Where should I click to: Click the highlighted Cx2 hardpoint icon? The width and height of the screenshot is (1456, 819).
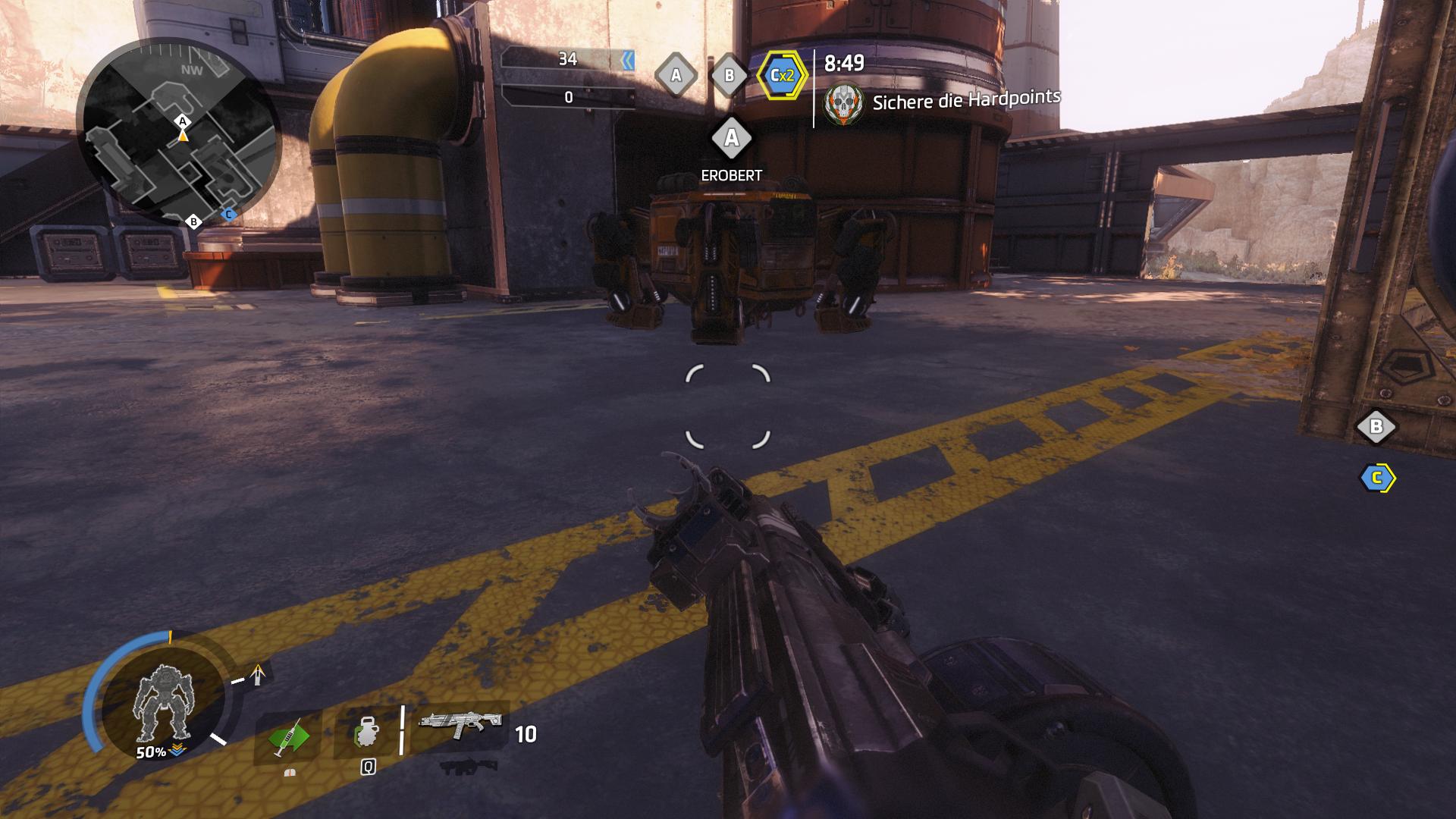(x=782, y=75)
